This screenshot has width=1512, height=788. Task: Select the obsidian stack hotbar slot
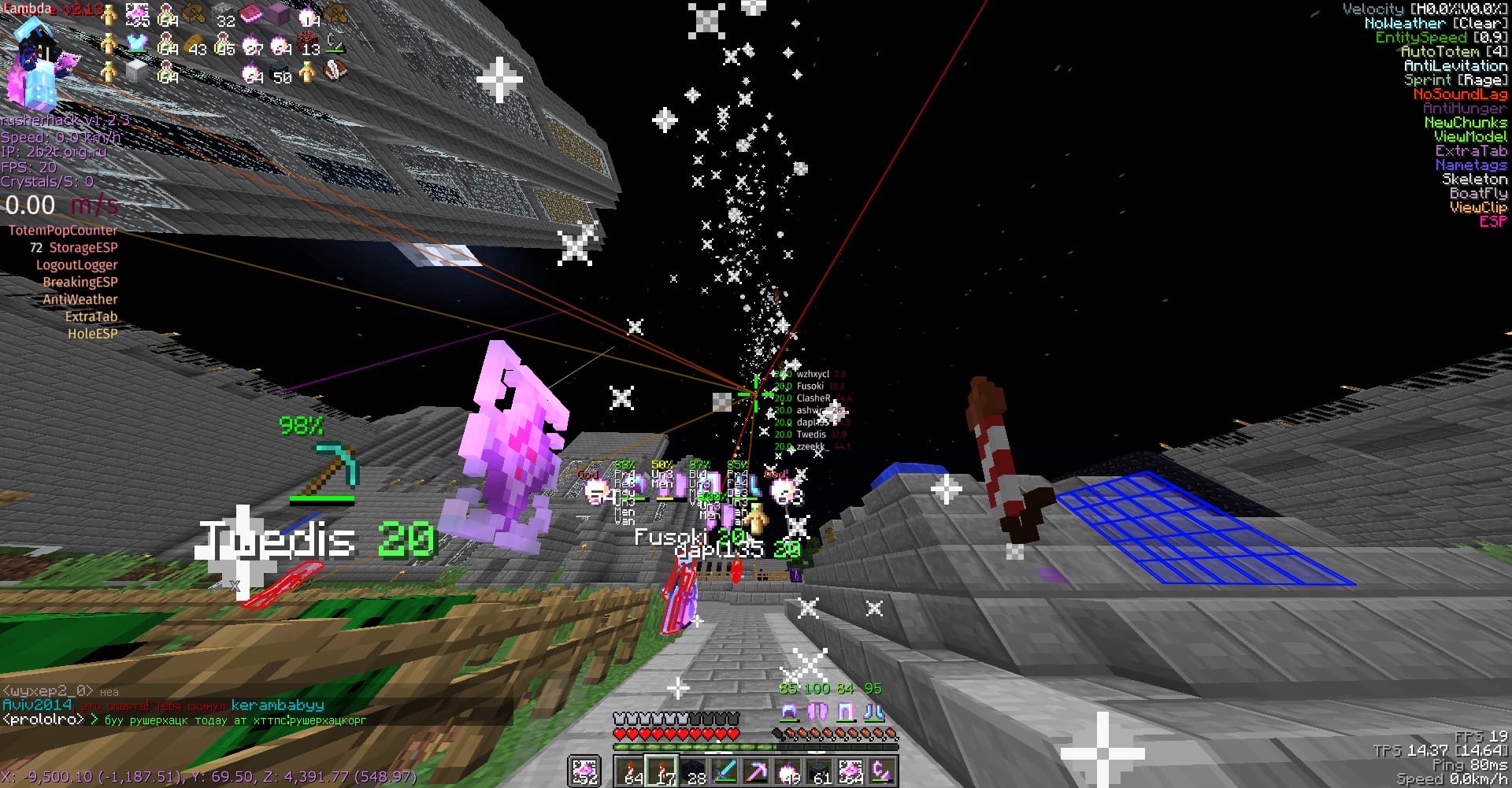click(695, 771)
